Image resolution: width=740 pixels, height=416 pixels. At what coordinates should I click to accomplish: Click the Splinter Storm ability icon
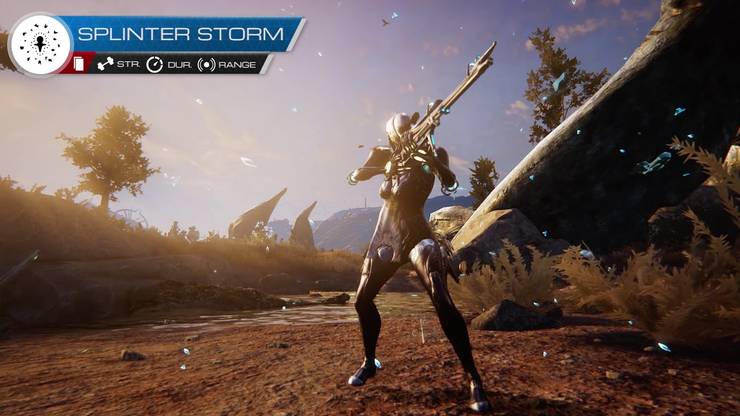pyautogui.click(x=40, y=43)
